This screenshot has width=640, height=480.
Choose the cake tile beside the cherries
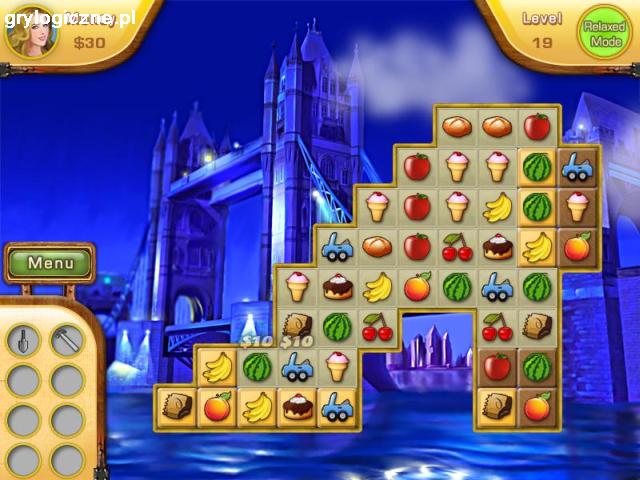tap(497, 246)
